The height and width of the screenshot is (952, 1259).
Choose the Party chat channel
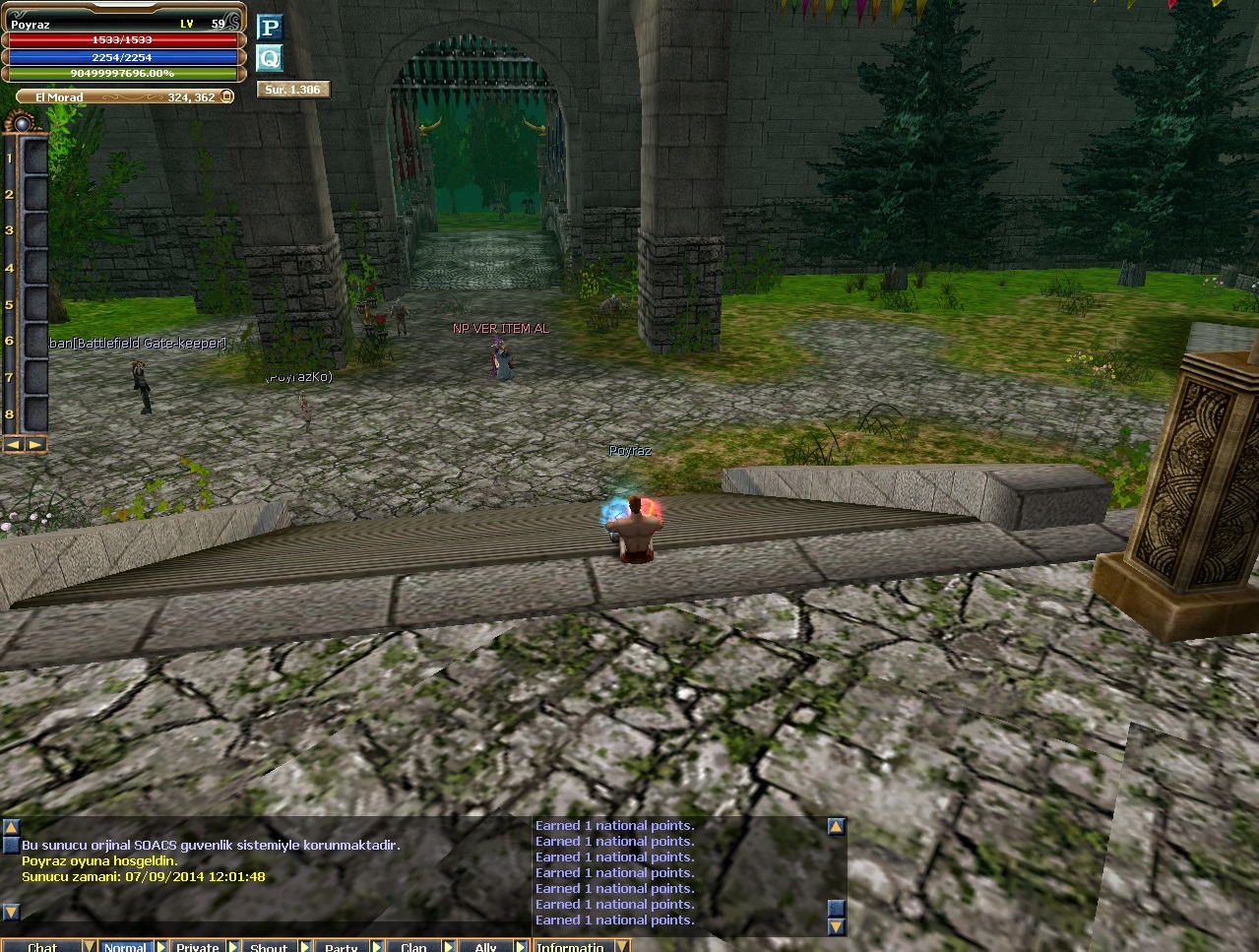[x=341, y=946]
